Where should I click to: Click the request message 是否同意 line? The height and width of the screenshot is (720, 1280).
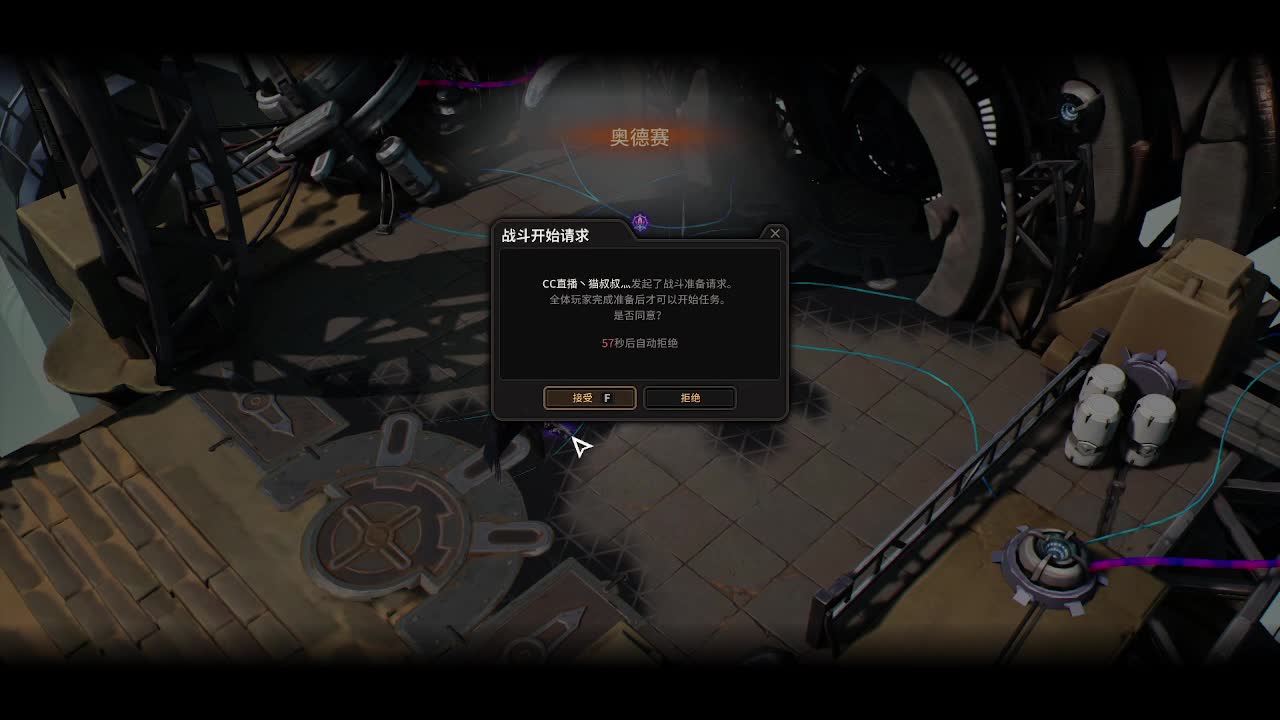(x=640, y=317)
